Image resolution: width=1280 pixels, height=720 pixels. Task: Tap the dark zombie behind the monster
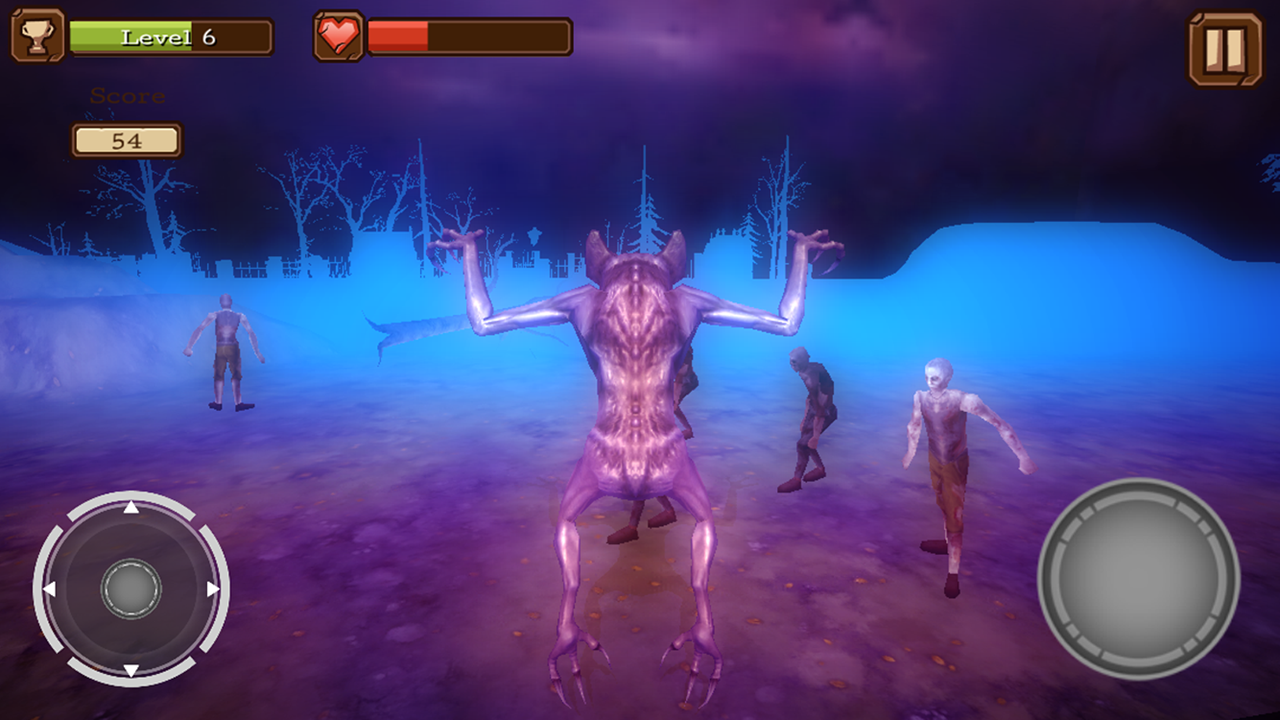pyautogui.click(x=810, y=410)
